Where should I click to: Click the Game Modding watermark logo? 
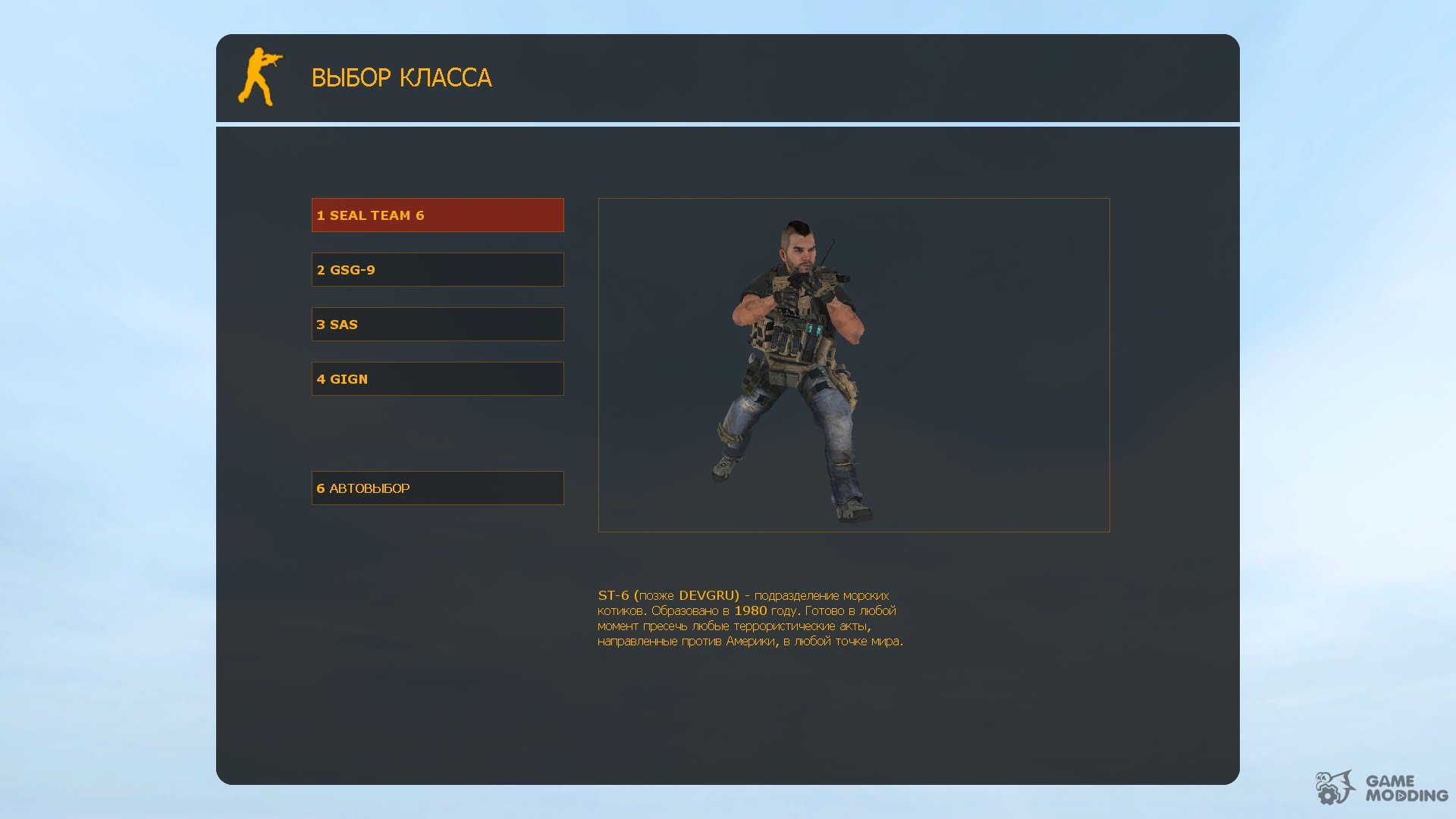[x=1381, y=789]
